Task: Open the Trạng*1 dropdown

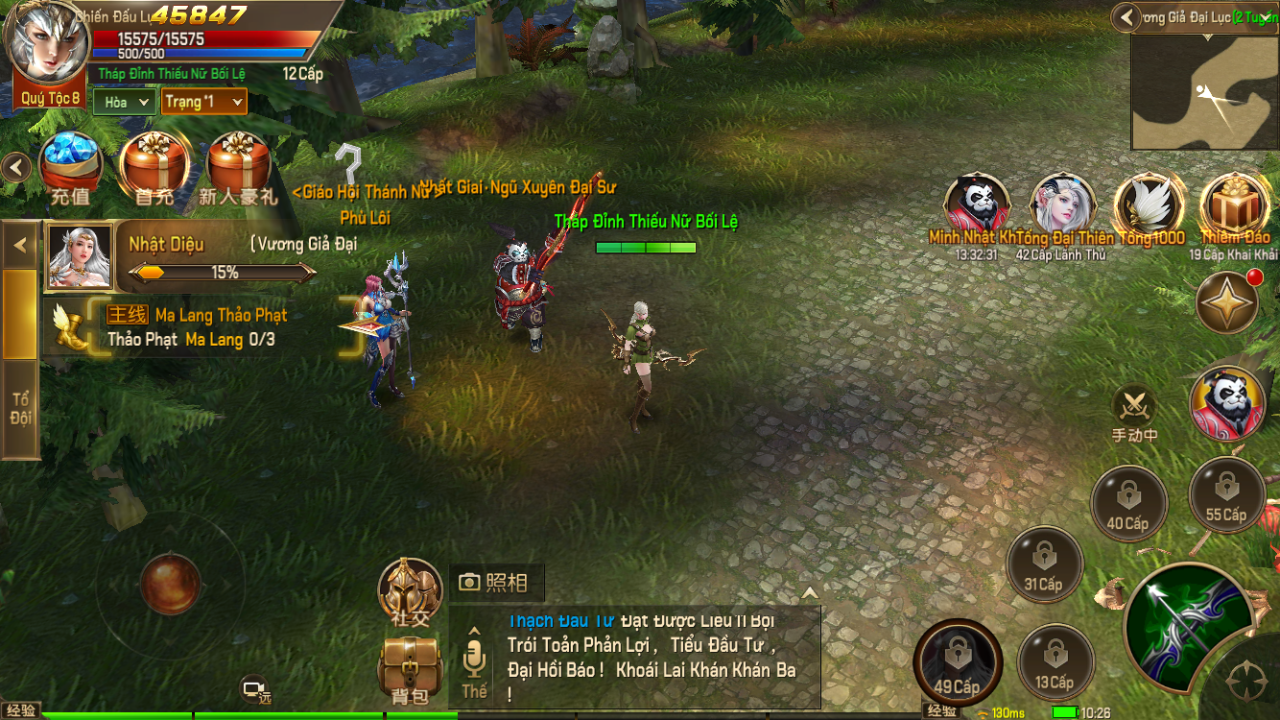Action: pyautogui.click(x=204, y=102)
